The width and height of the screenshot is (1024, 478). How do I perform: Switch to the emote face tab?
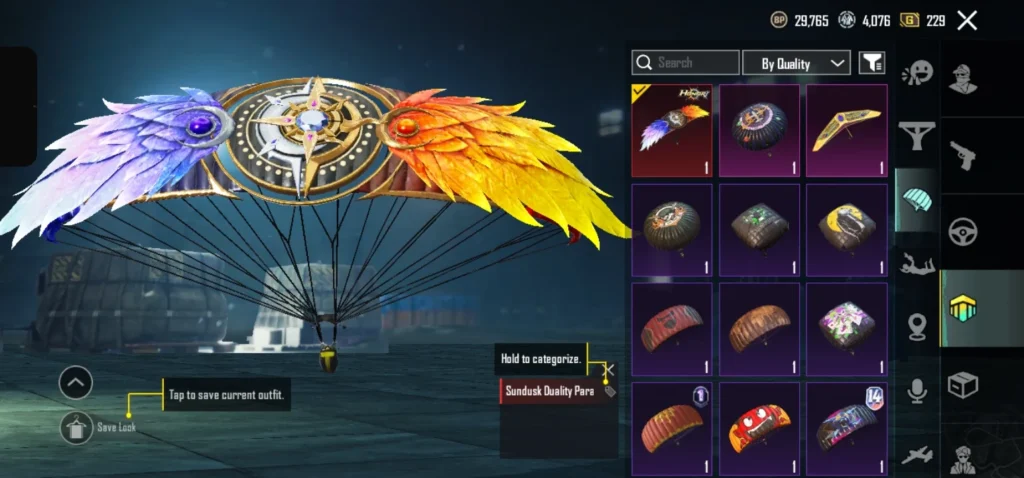point(917,73)
